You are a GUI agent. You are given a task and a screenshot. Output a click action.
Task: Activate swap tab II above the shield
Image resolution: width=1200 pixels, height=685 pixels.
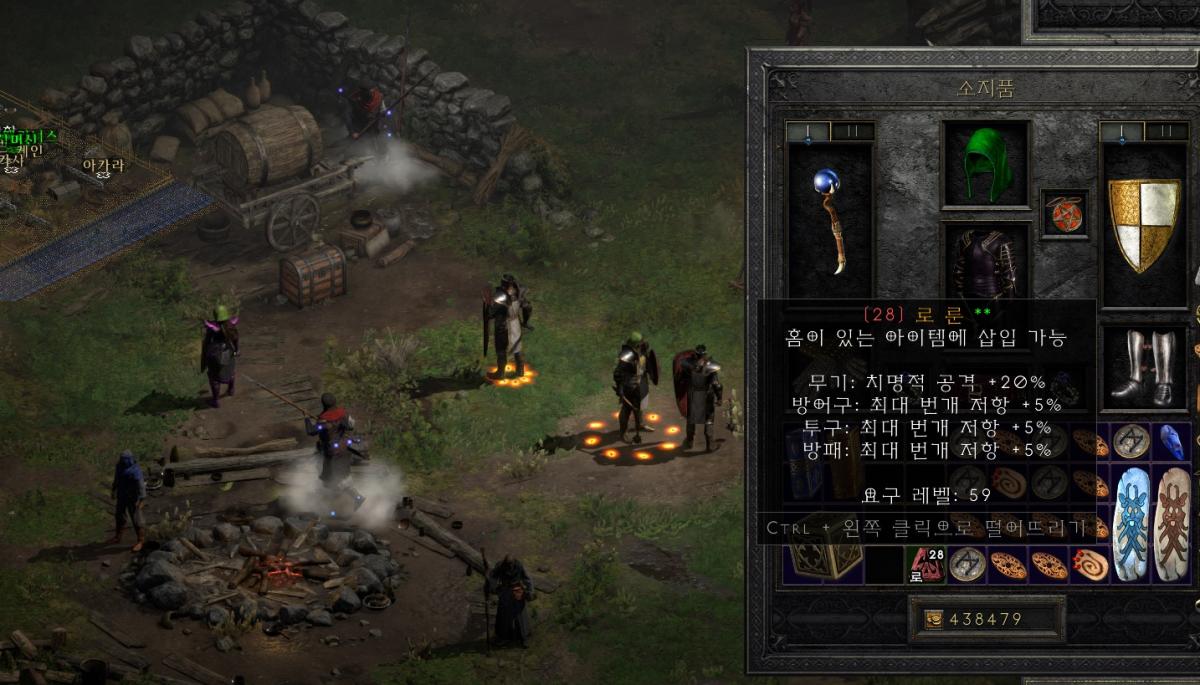(x=1166, y=131)
